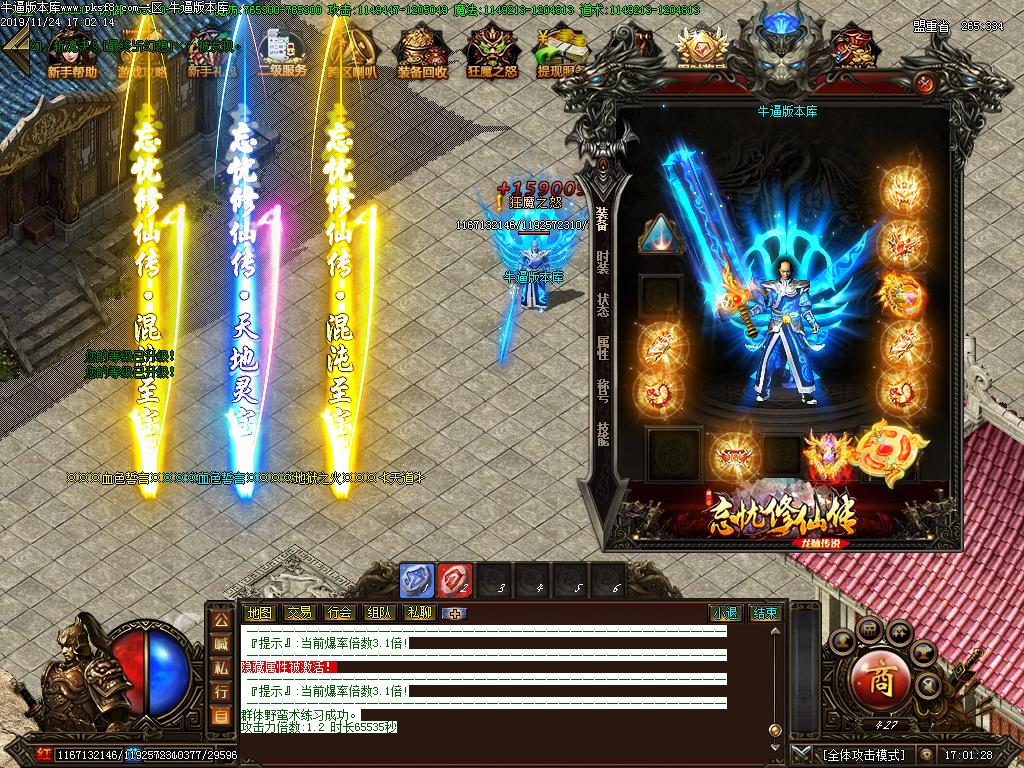Select the blue triangle equipment slot
Screen dimensions: 1024x768
tap(661, 235)
